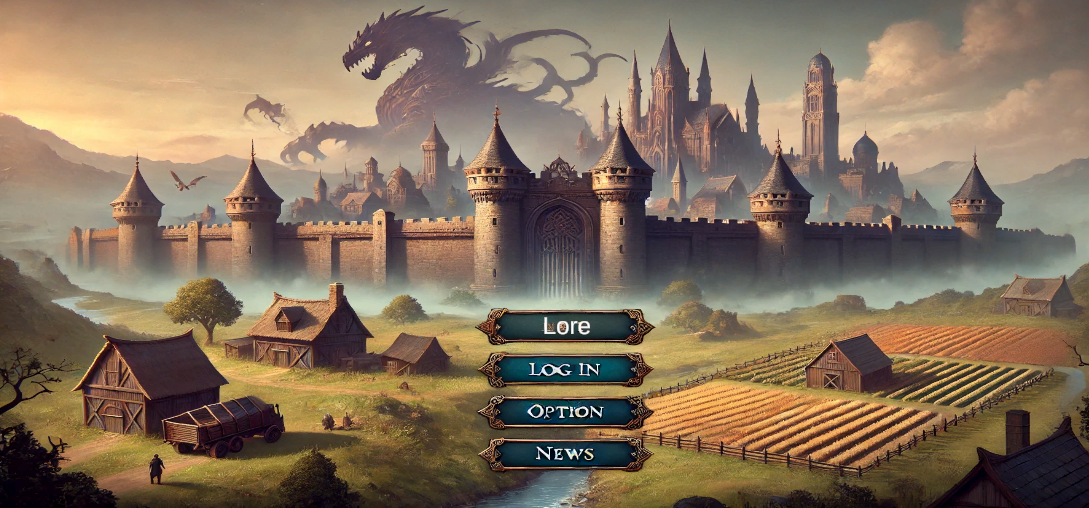
Task: Show the News section
Action: tap(566, 454)
